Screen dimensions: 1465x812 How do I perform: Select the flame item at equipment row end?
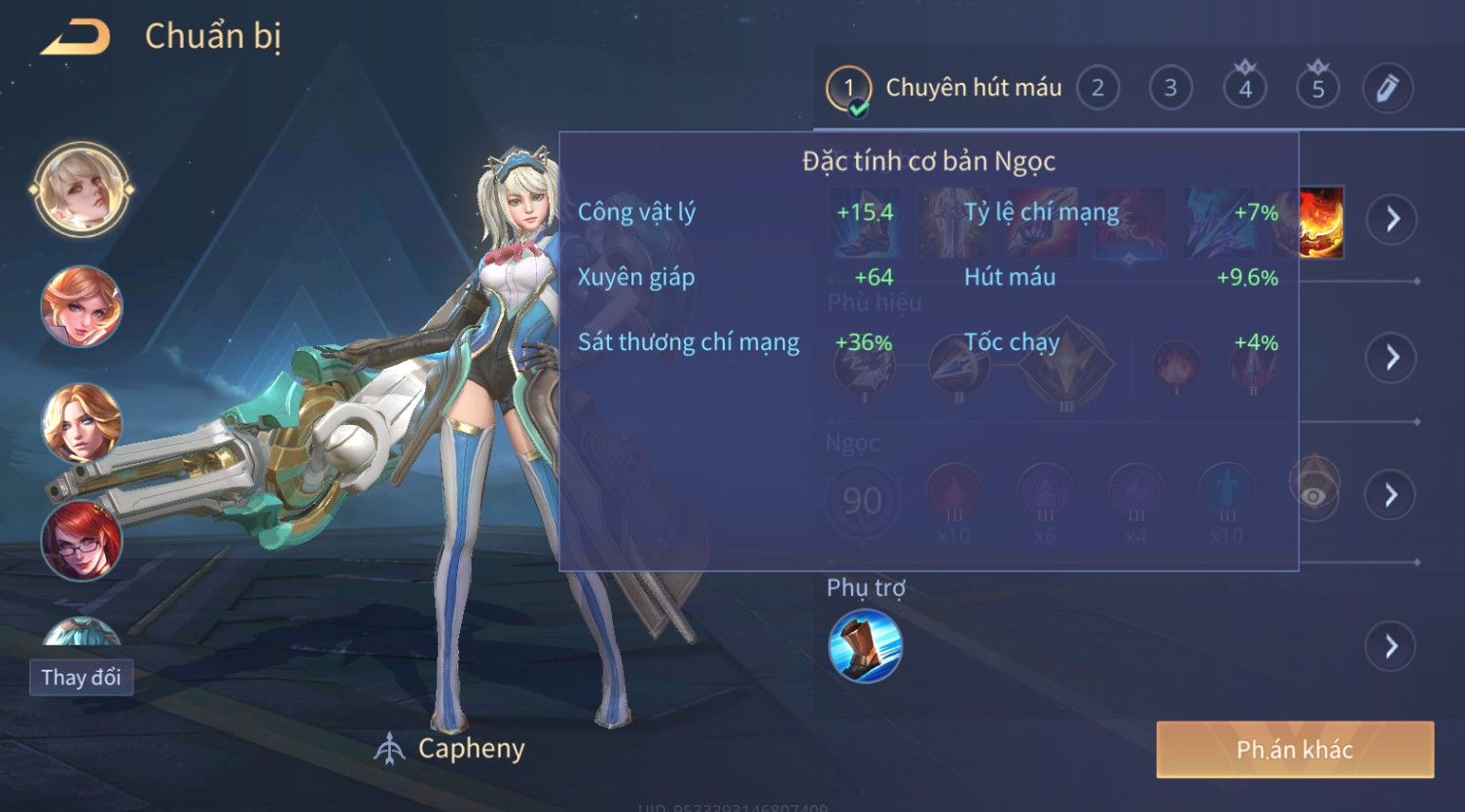tap(1323, 223)
